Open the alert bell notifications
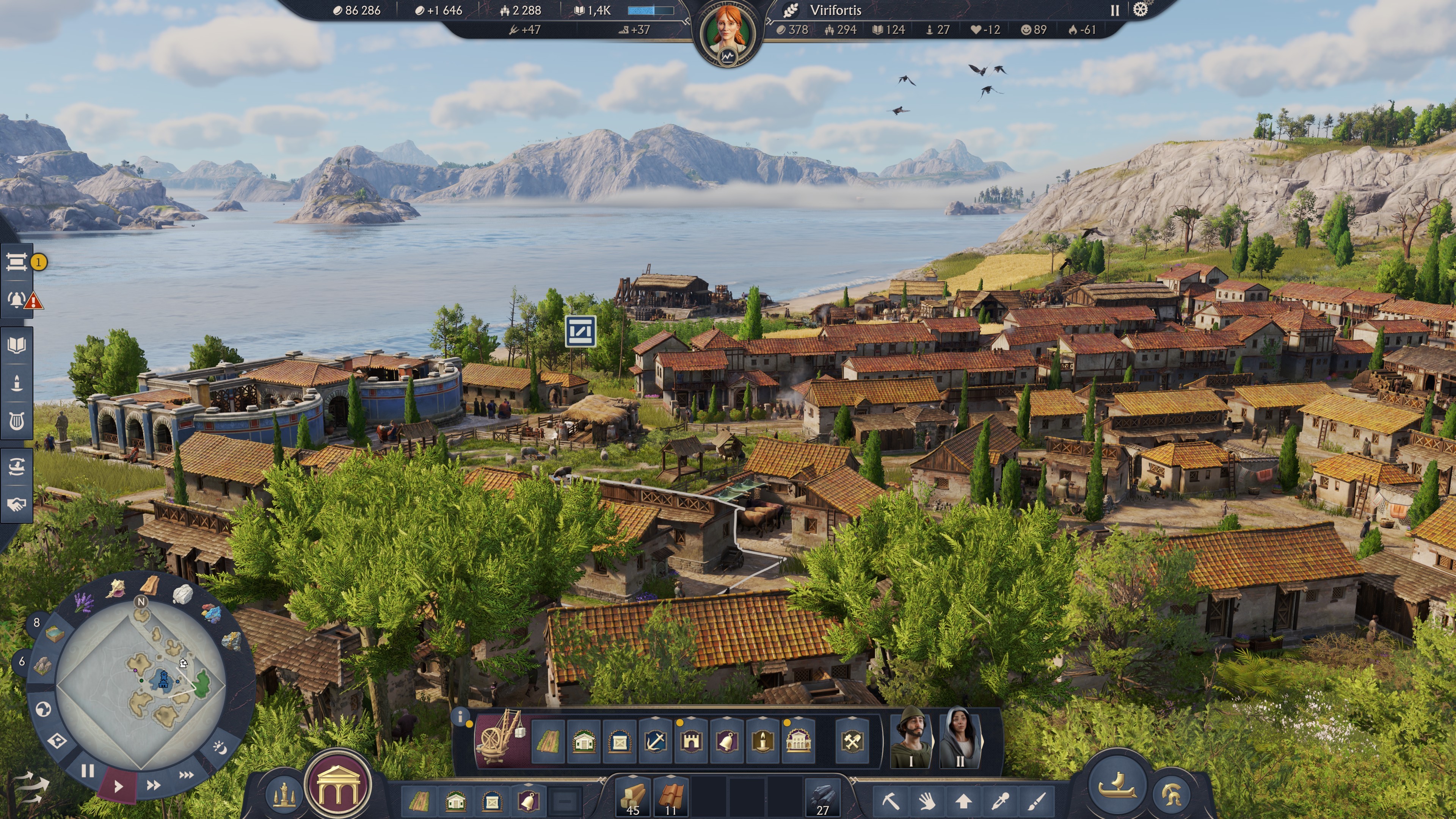The width and height of the screenshot is (1456, 819). [16, 300]
